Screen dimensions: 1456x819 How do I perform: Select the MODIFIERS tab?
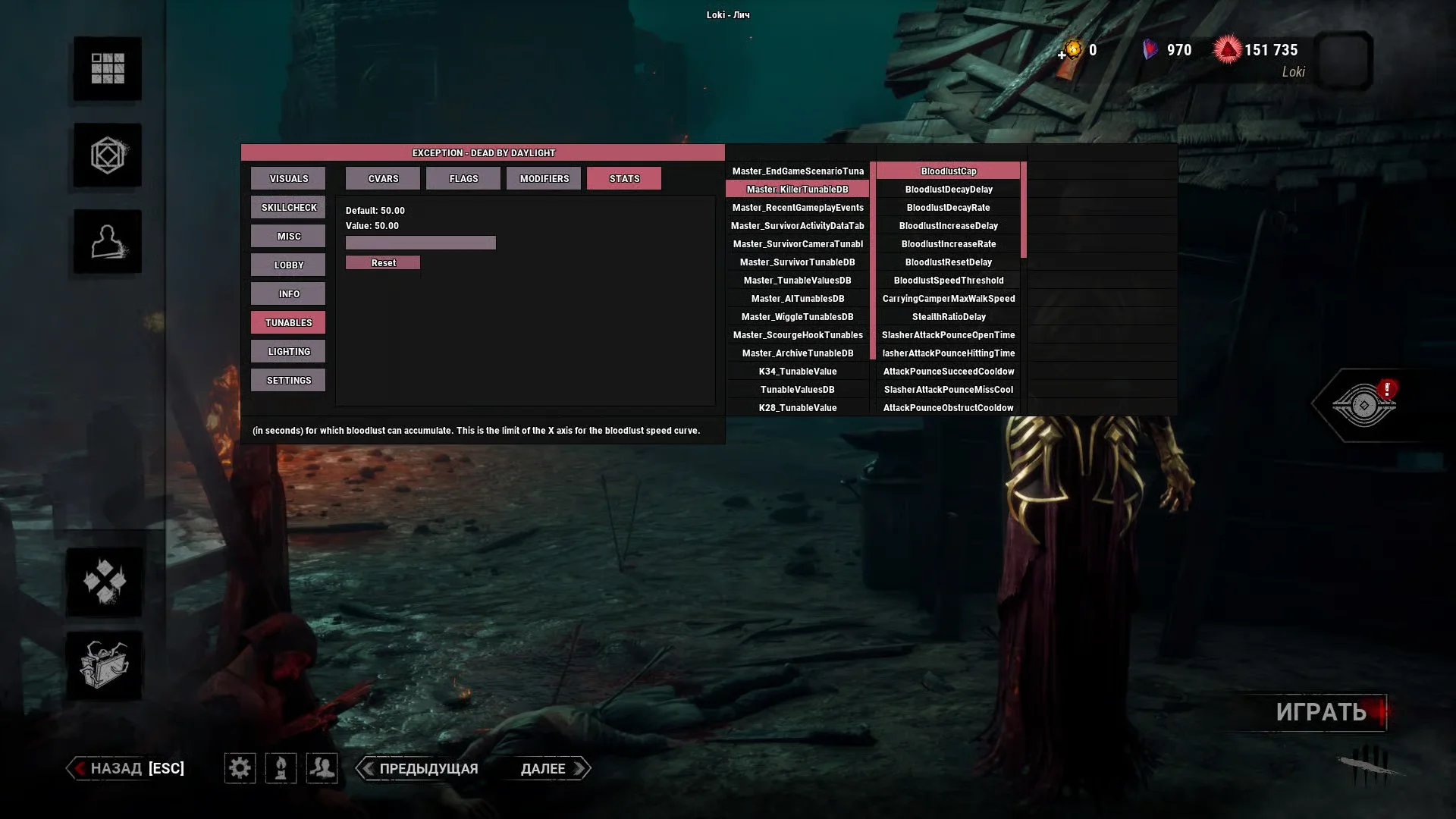click(544, 179)
